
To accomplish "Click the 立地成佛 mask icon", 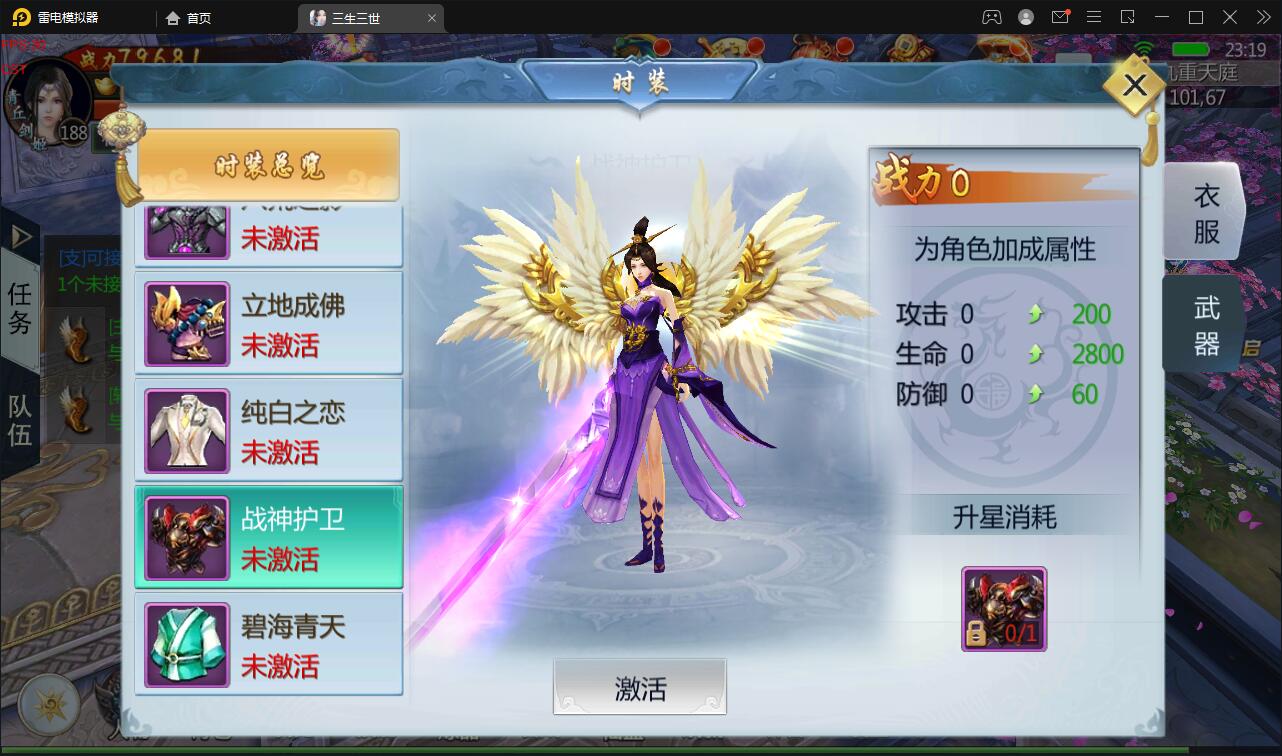I will click(186, 322).
